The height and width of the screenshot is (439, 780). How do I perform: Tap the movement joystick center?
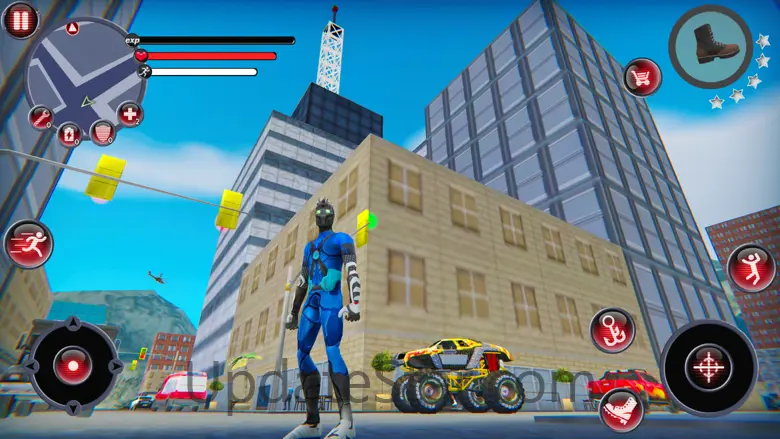74,365
